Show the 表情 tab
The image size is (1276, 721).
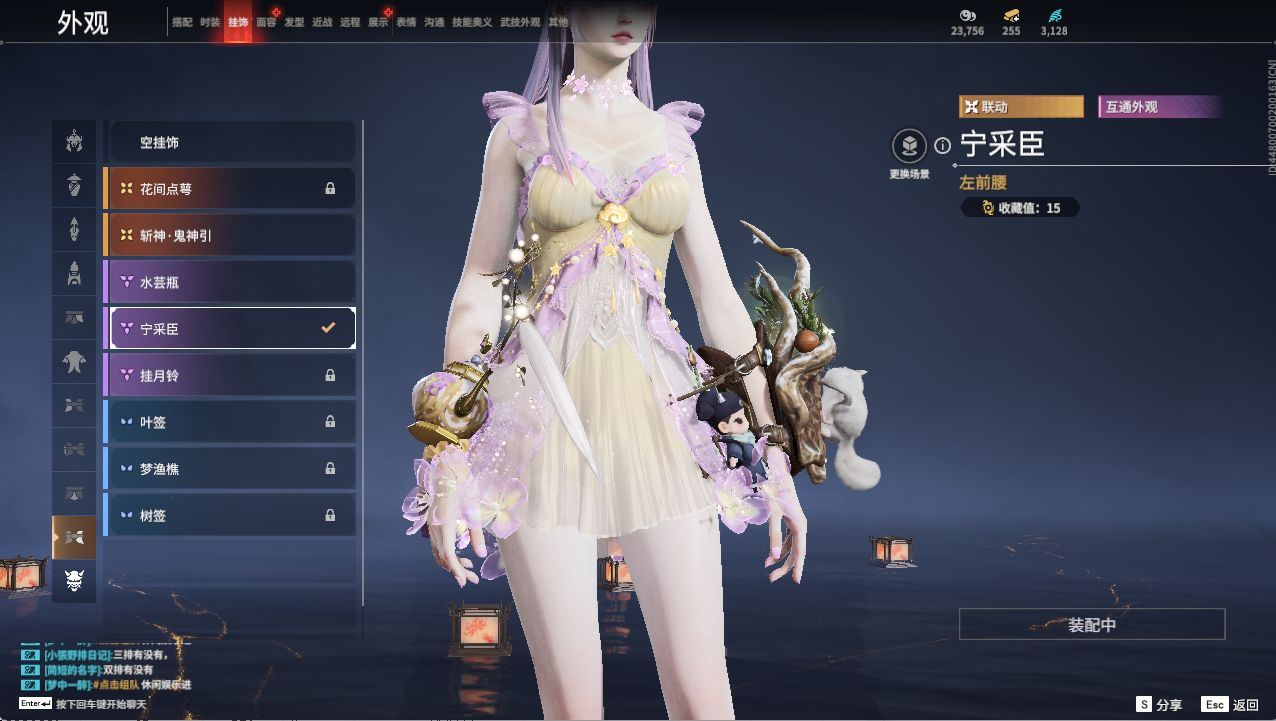pos(406,22)
